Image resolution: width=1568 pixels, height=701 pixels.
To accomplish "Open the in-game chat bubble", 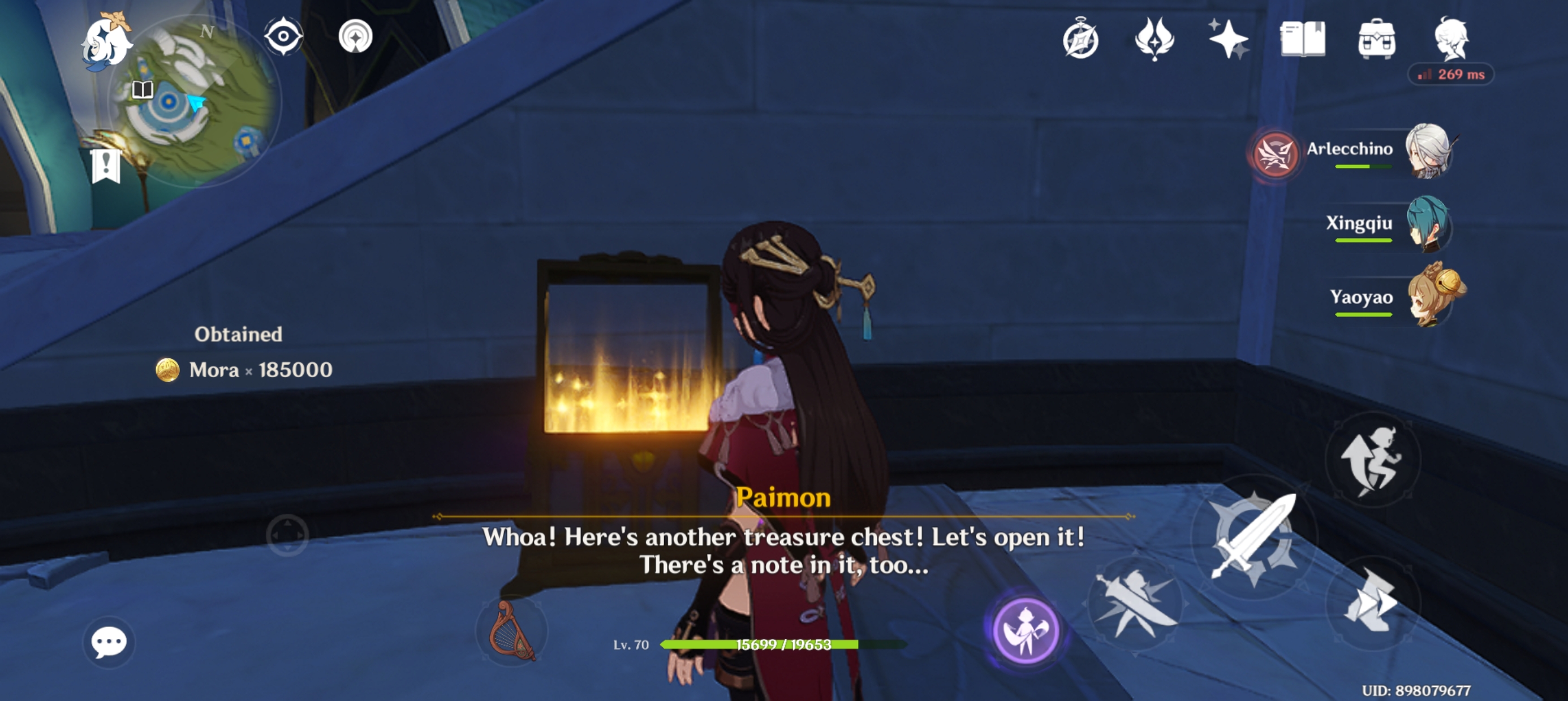I will pos(109,643).
